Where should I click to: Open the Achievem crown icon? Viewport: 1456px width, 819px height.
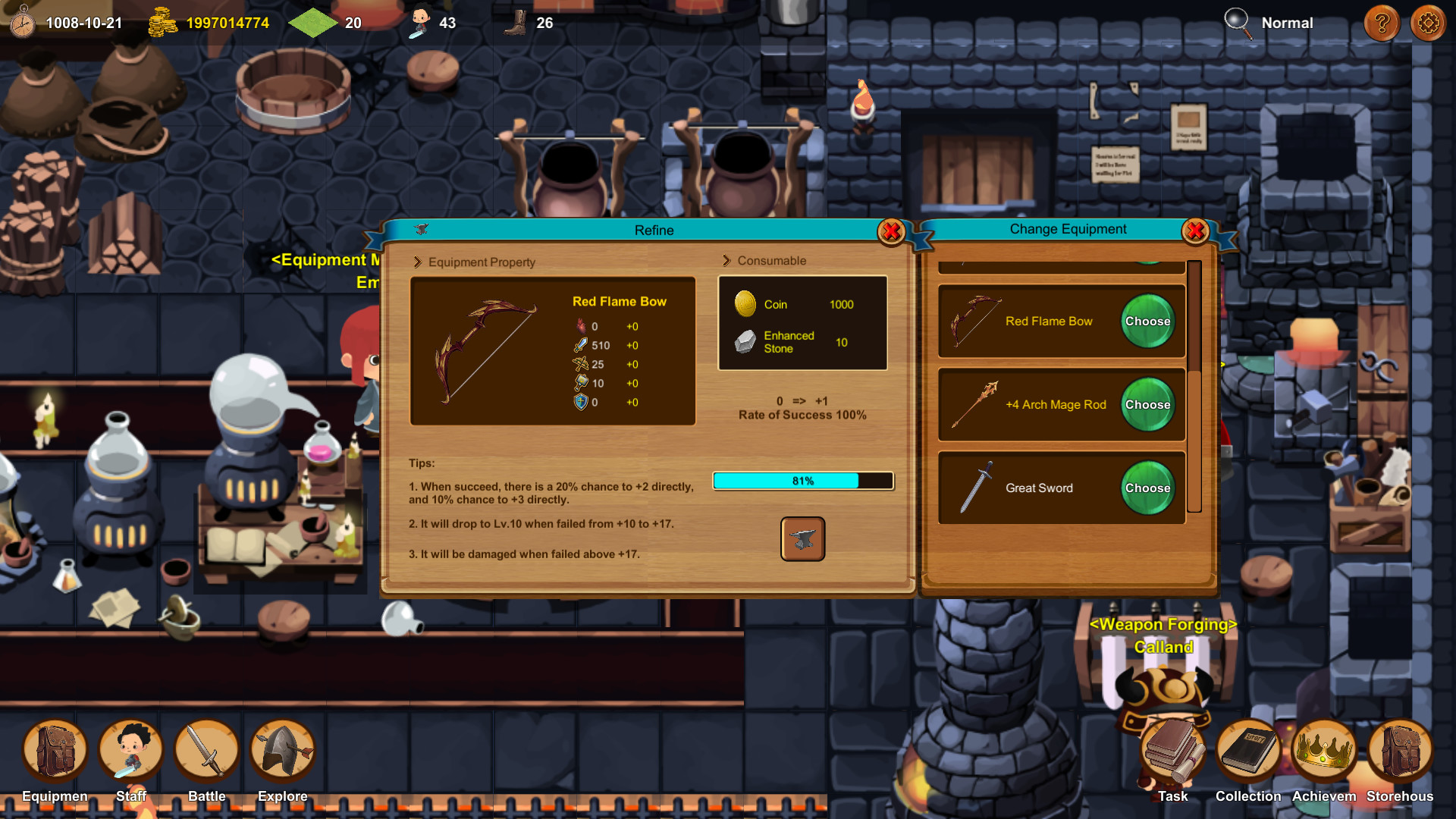pos(1324,751)
